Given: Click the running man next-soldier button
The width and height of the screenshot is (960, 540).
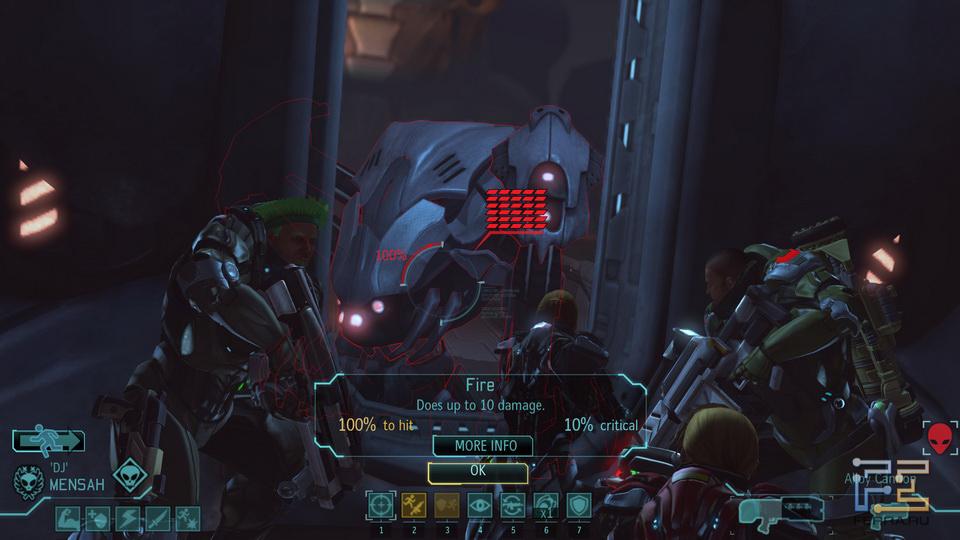Looking at the screenshot, I should [48, 440].
